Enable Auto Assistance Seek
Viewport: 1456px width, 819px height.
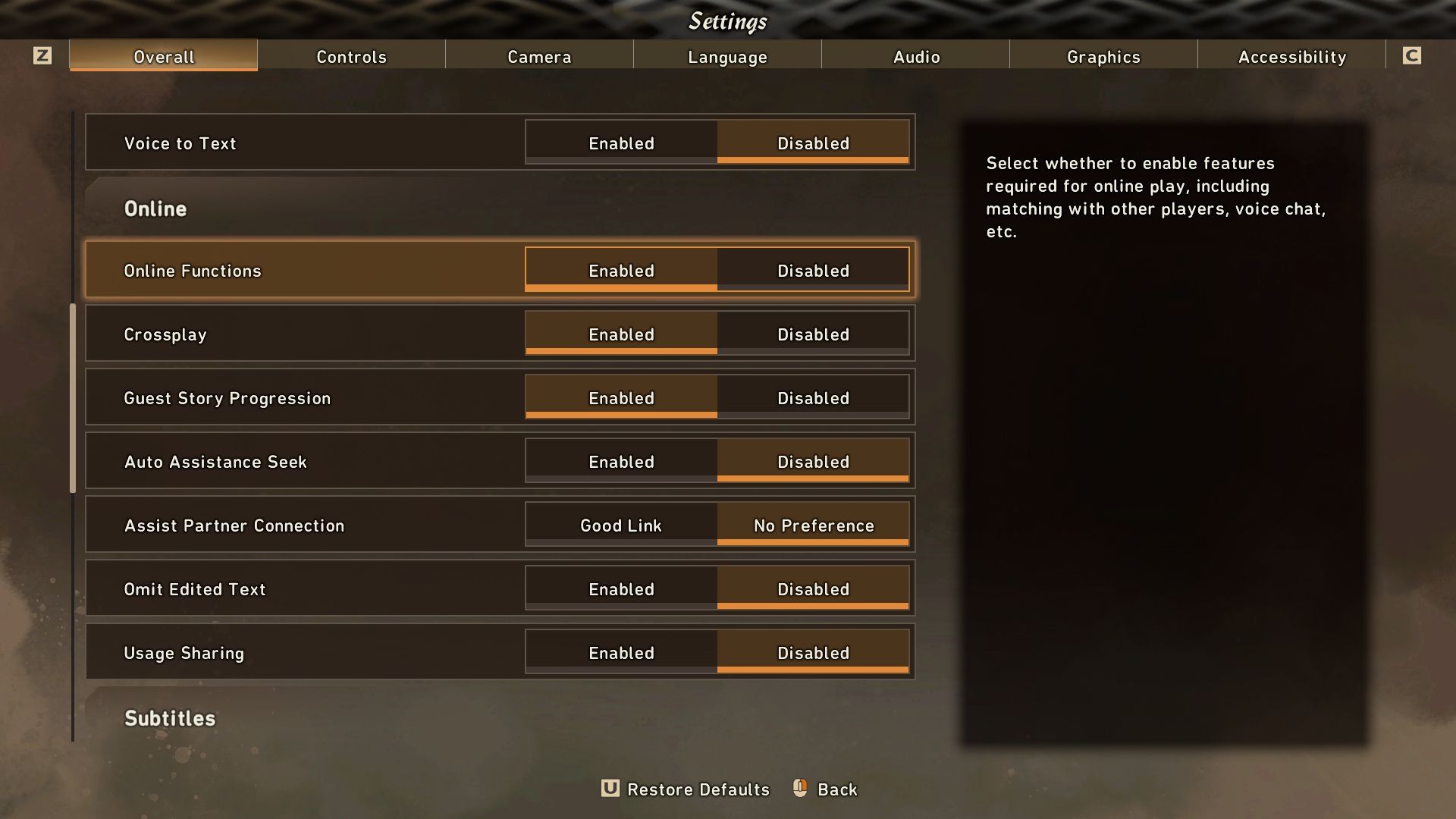coord(621,461)
